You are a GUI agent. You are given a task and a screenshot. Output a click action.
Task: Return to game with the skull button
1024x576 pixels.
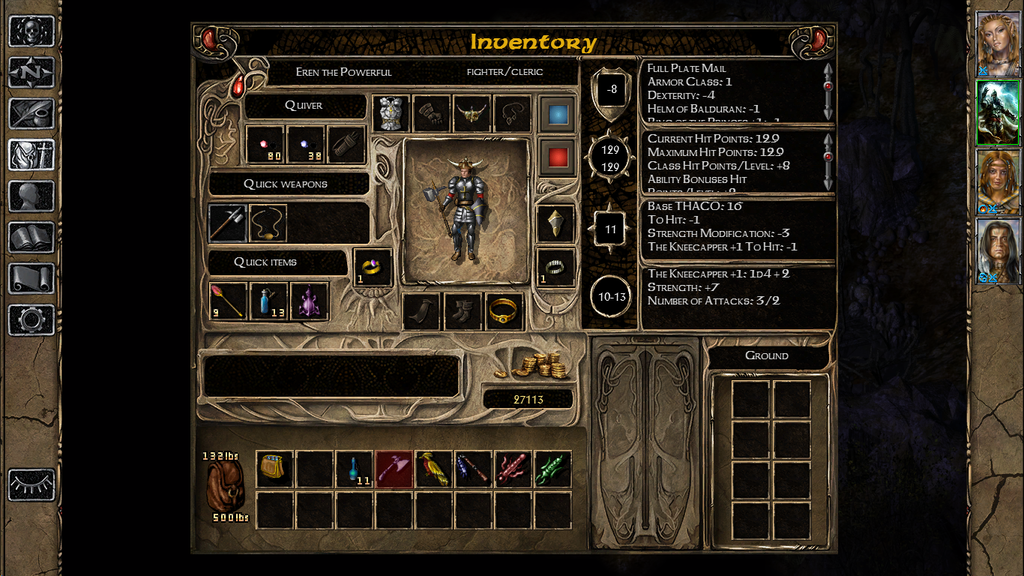[31, 31]
